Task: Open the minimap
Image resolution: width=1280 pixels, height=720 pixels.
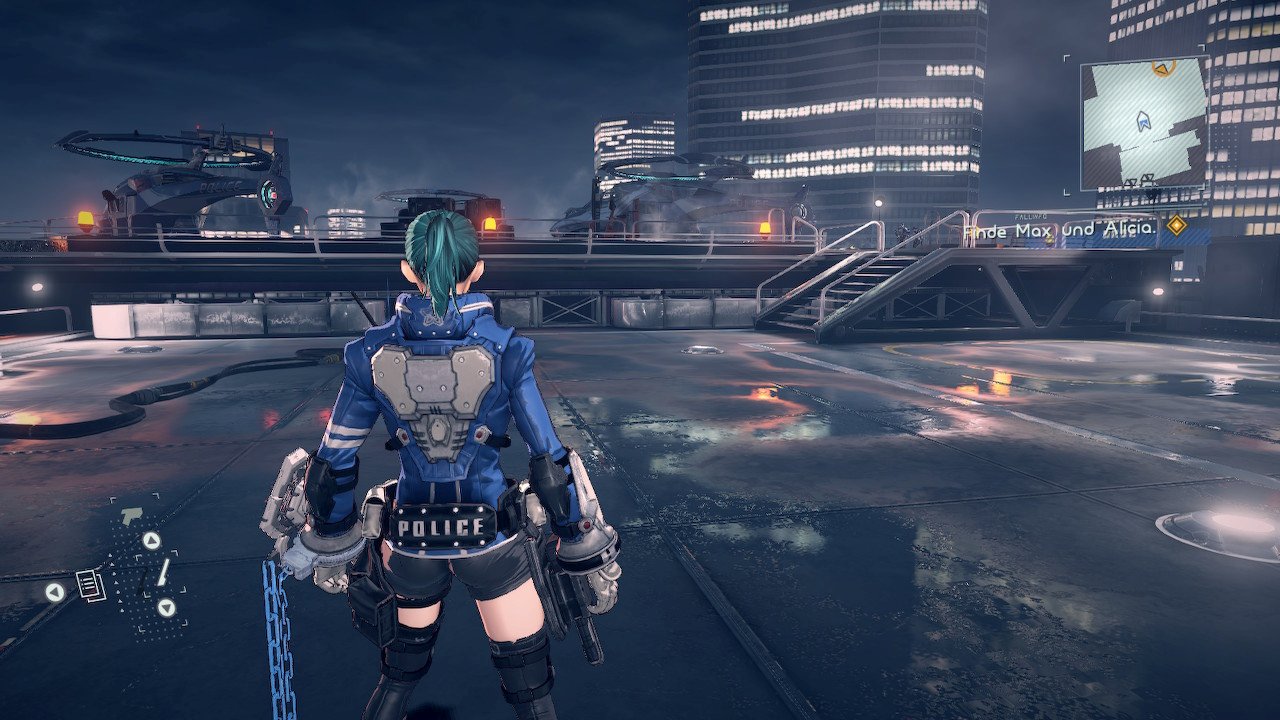Action: click(1144, 123)
